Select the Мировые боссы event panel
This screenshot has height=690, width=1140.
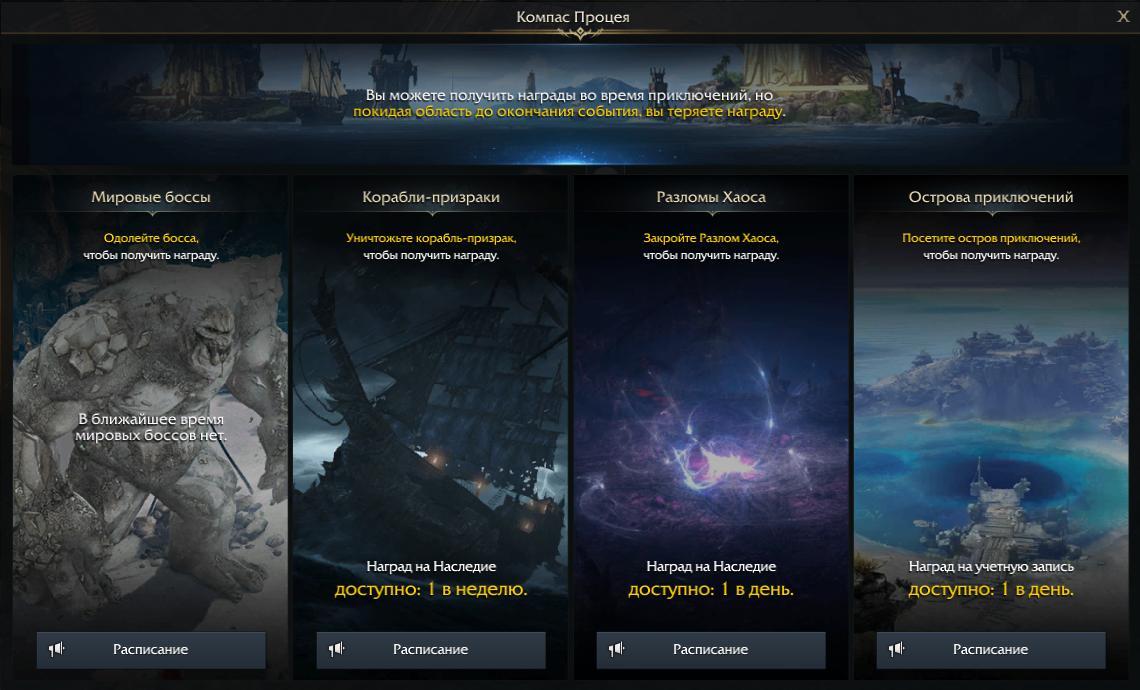pos(151,400)
